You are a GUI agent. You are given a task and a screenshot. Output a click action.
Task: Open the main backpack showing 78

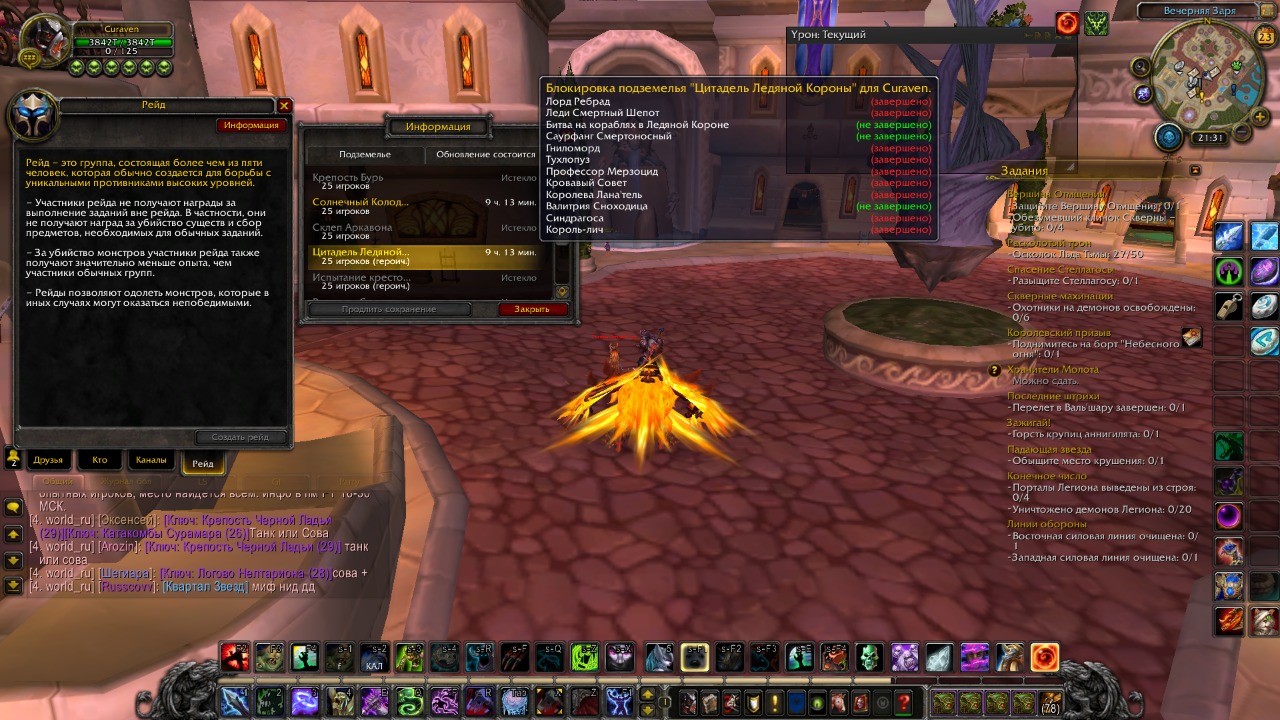[1050, 702]
